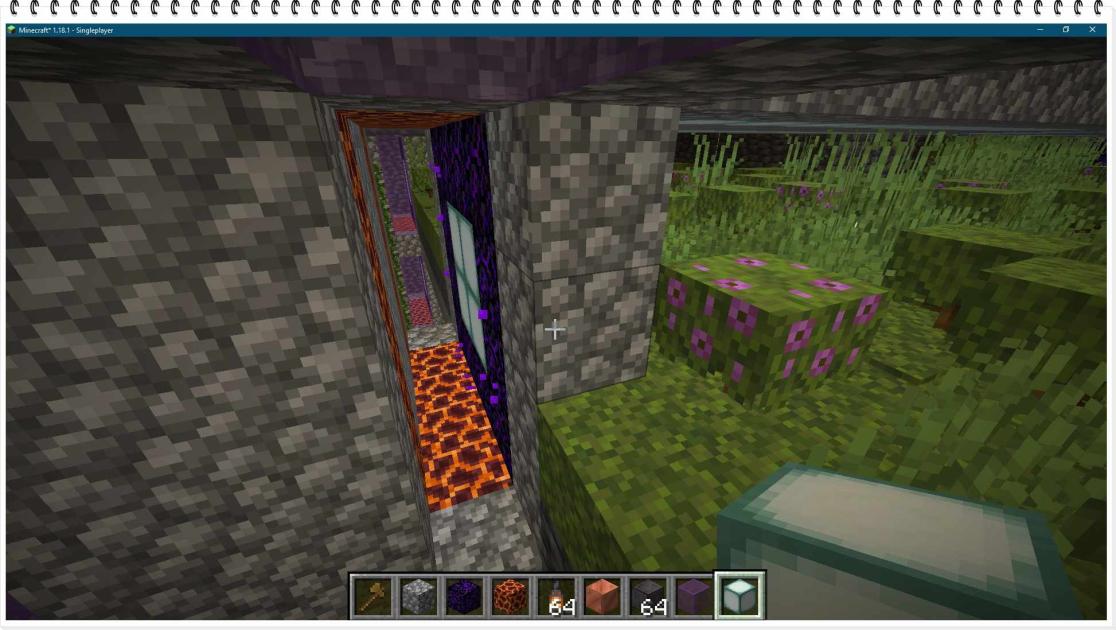Select the copper block hotbar slot

pyautogui.click(x=603, y=596)
